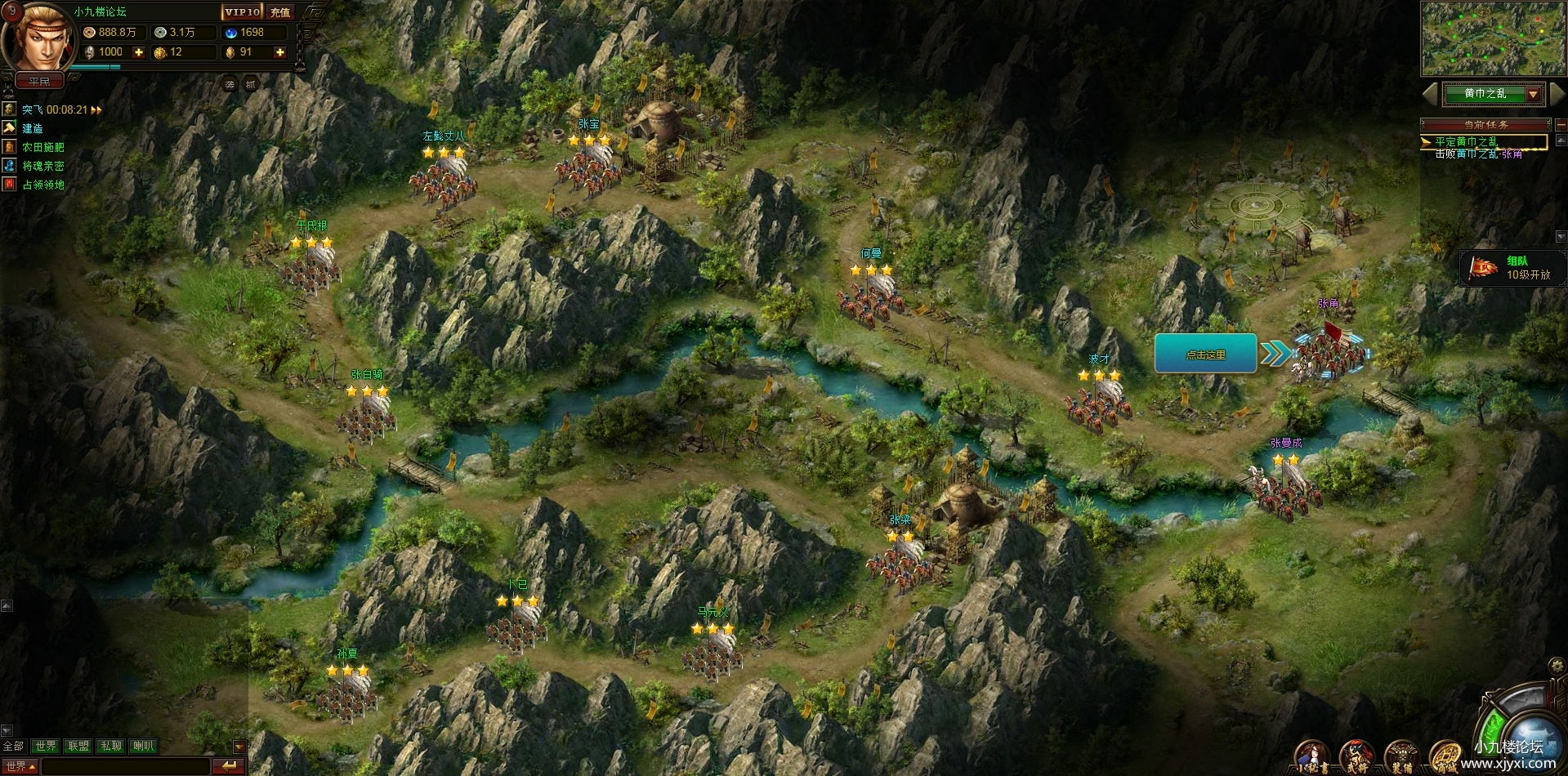
Task: Open the 占领领地 territory entry
Action: (x=42, y=185)
